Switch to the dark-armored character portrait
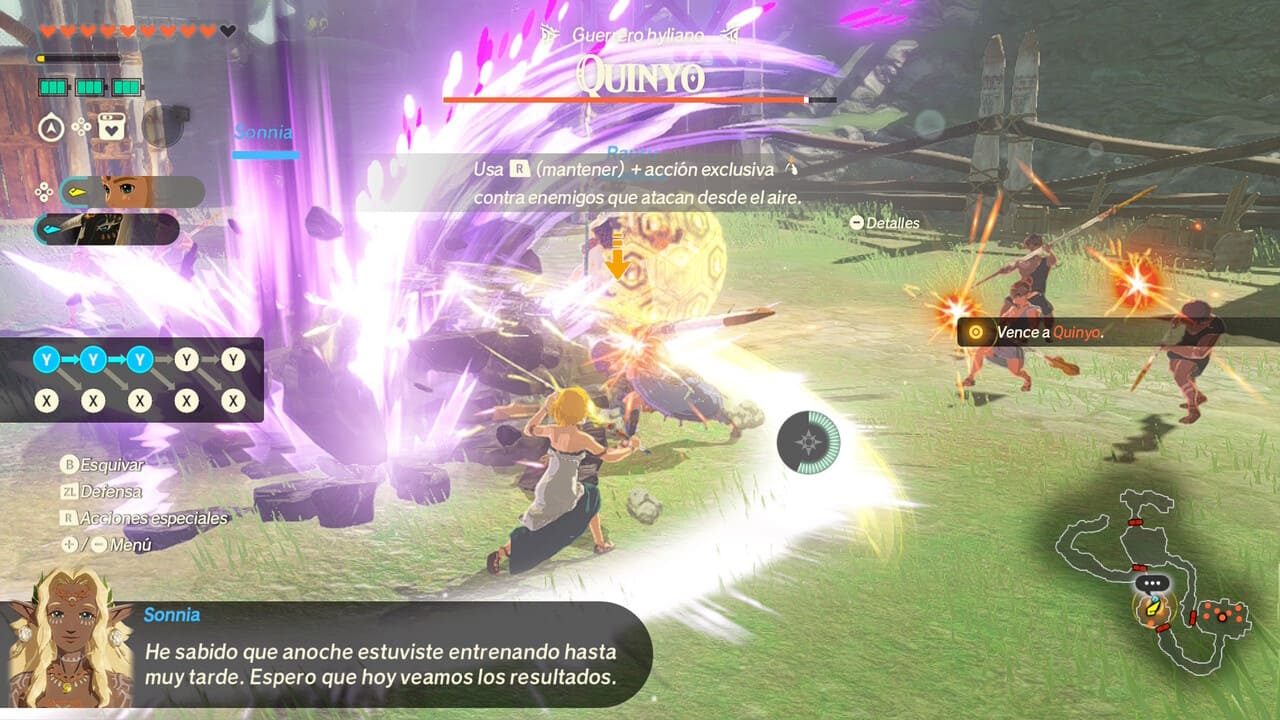Image resolution: width=1280 pixels, height=720 pixels. click(108, 229)
